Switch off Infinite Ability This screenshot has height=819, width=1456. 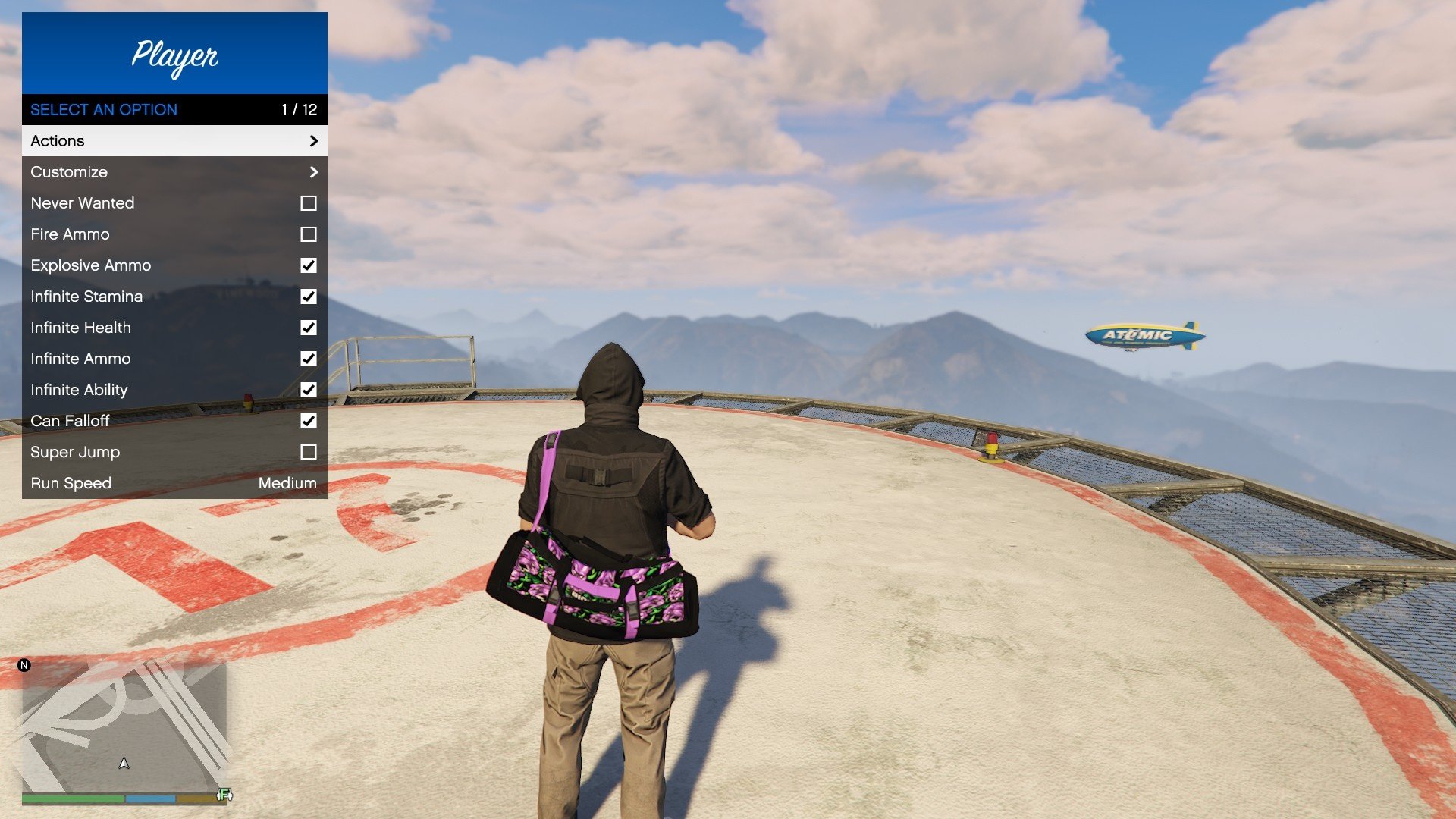click(x=308, y=390)
